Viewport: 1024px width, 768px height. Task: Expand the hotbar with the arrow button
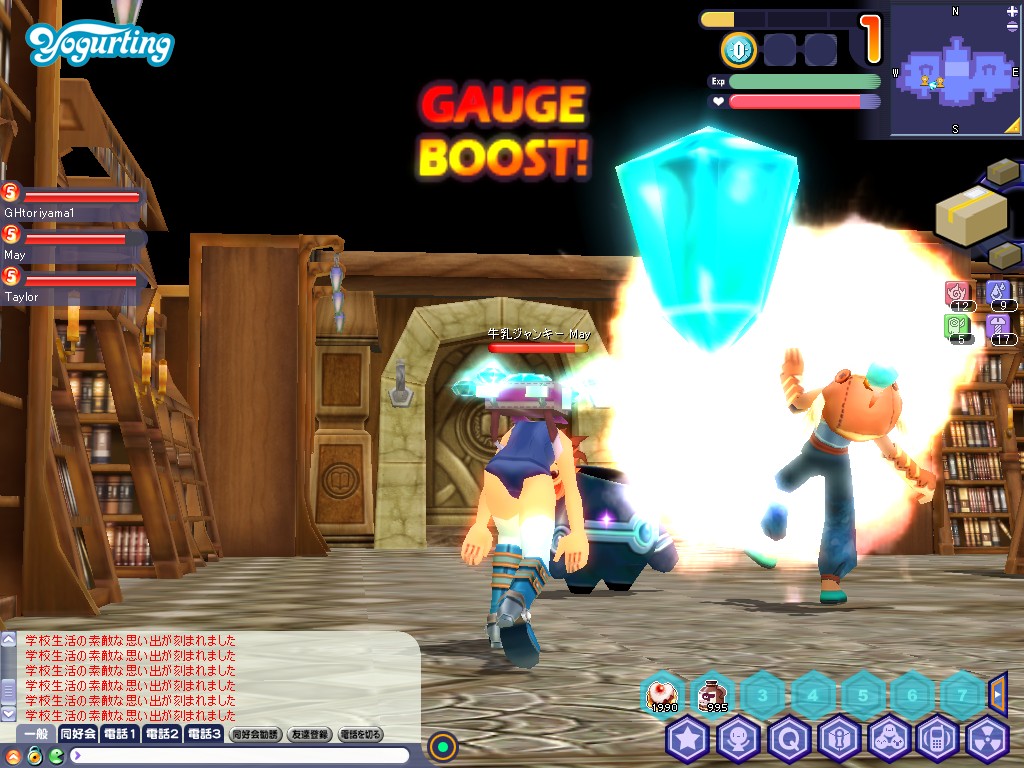[998, 693]
